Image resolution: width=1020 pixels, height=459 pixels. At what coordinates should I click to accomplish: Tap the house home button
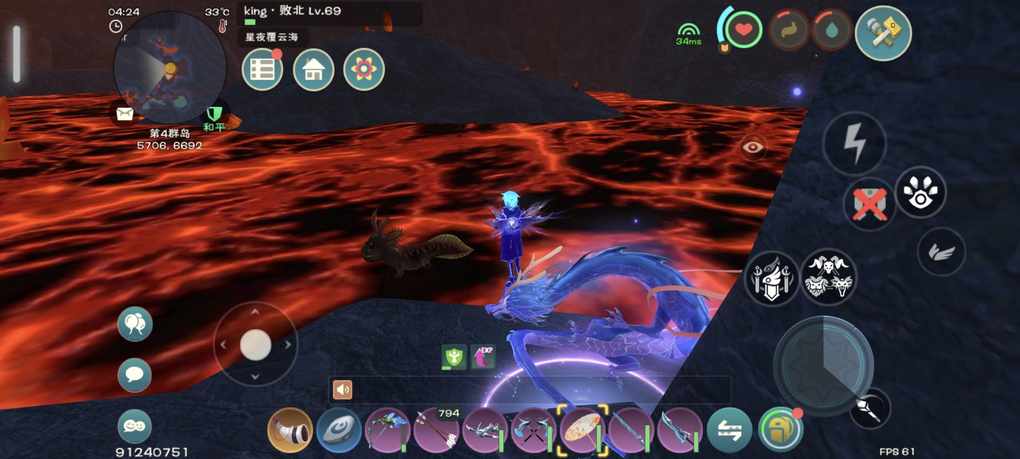(x=313, y=70)
